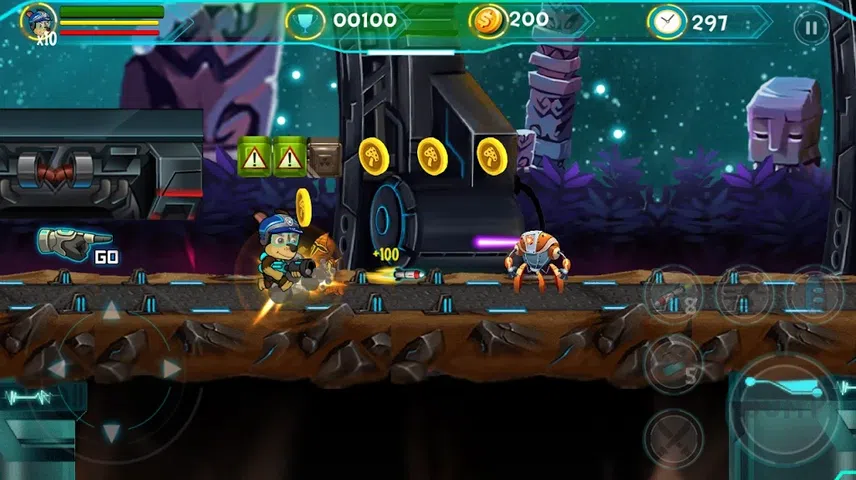This screenshot has width=856, height=480.
Task: Tap the player avatar portrait
Action: 39,20
